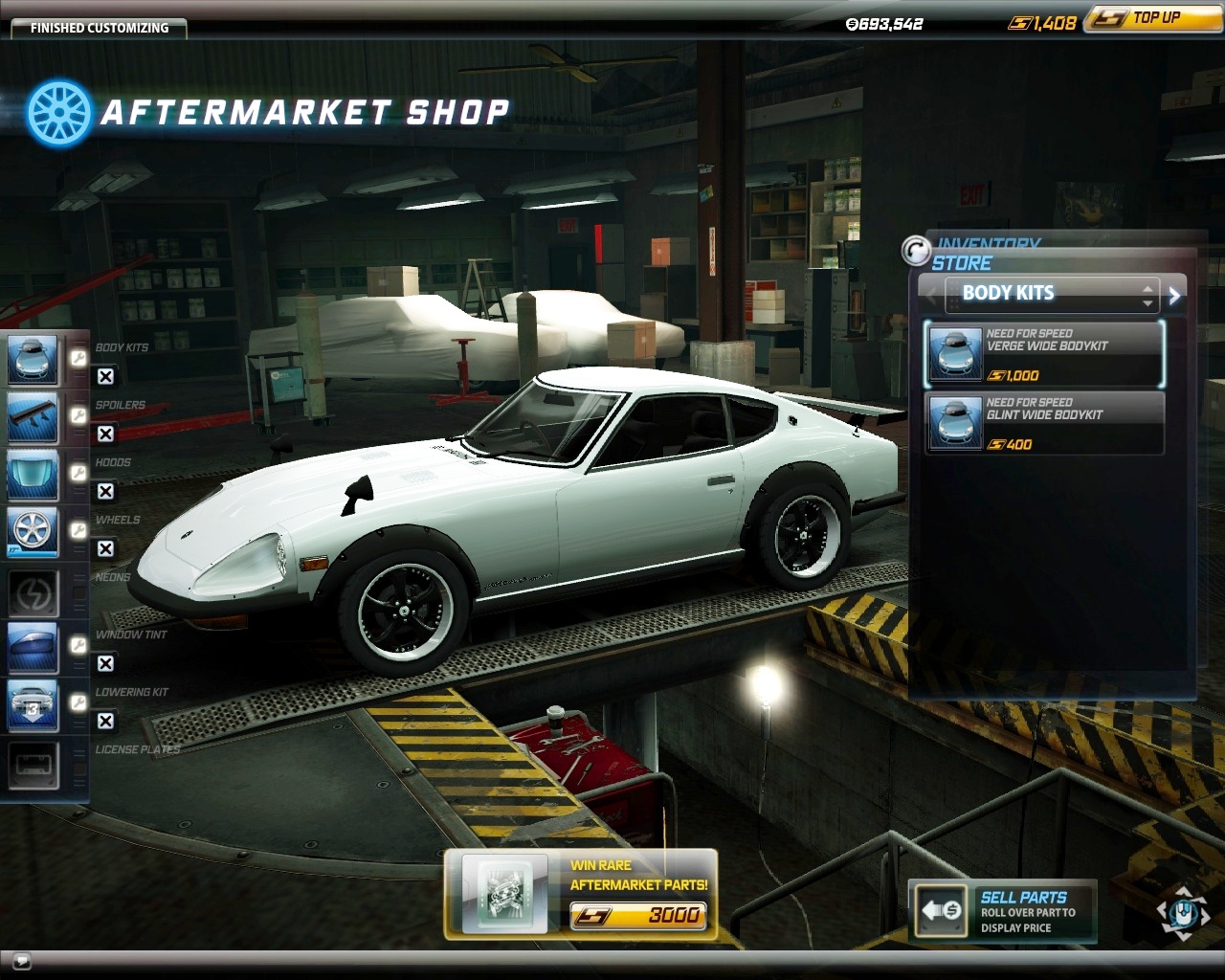Switch to the Inventory tab
The width and height of the screenshot is (1225, 980).
click(988, 243)
